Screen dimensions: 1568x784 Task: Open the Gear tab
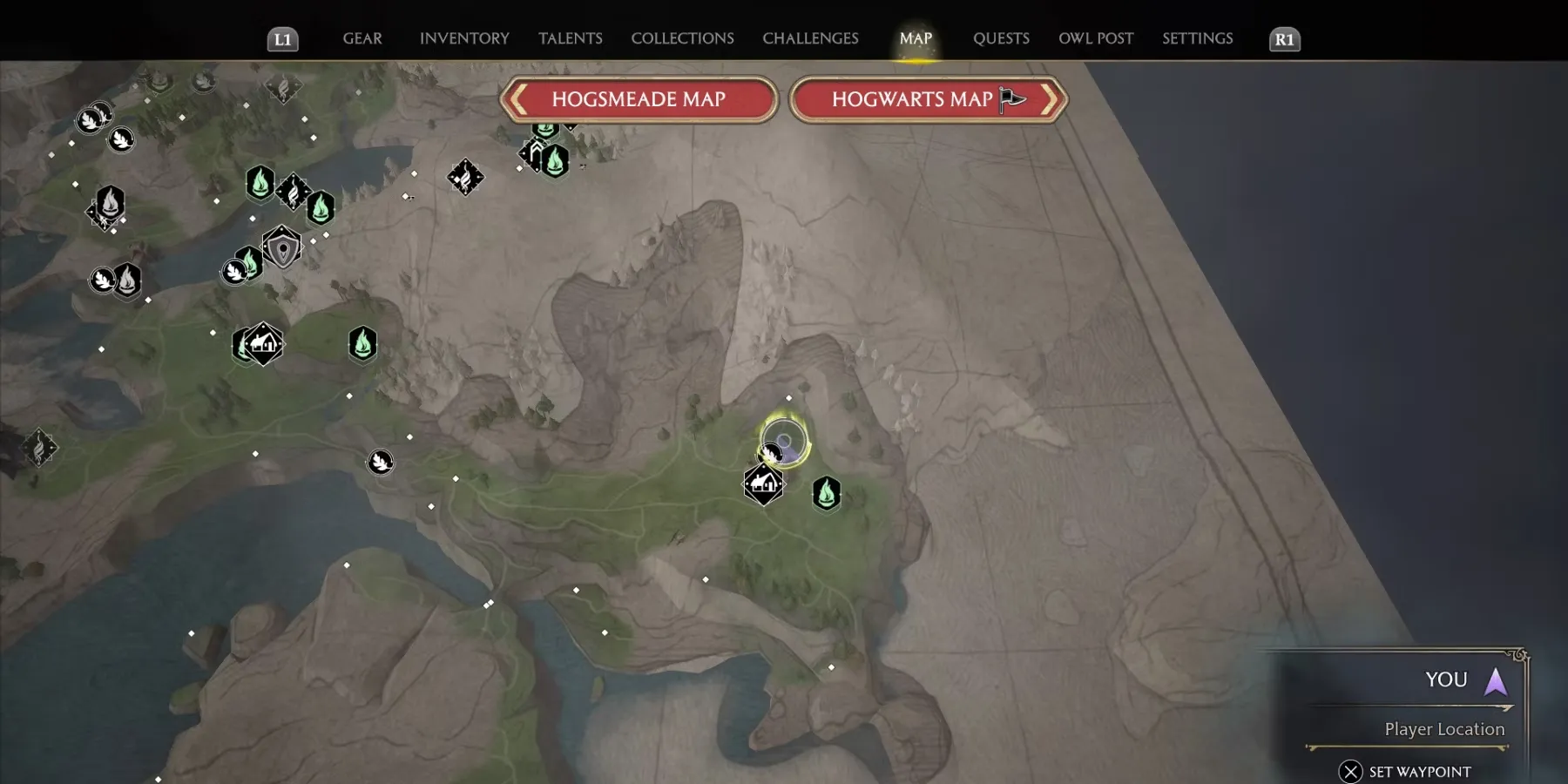pyautogui.click(x=362, y=38)
